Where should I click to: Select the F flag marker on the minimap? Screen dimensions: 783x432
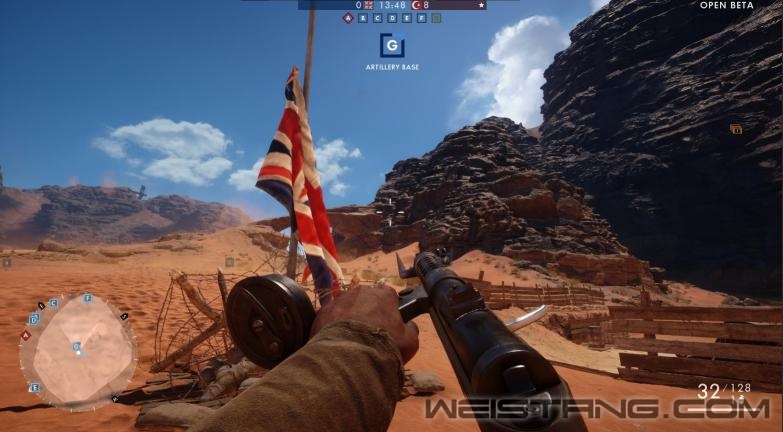pyautogui.click(x=87, y=298)
